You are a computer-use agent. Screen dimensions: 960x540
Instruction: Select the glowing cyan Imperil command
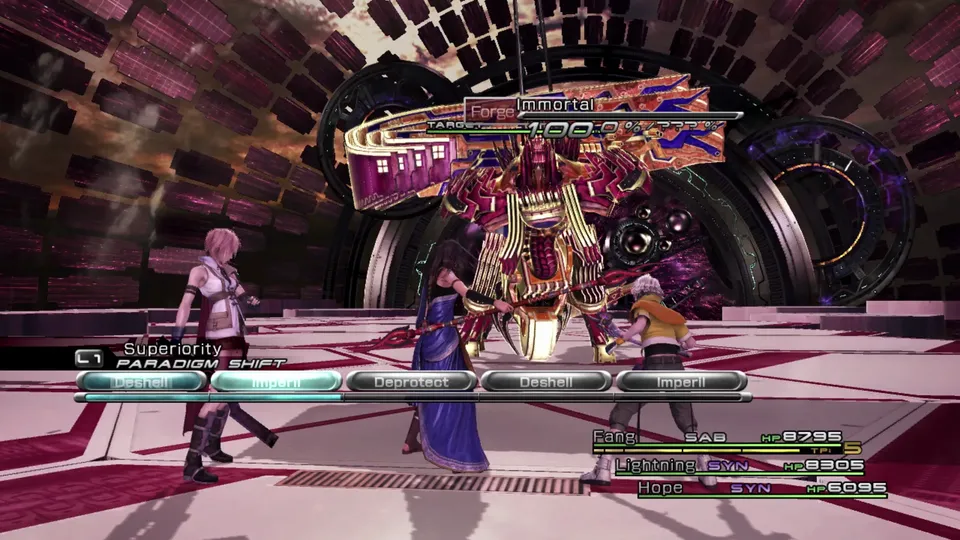click(x=275, y=381)
